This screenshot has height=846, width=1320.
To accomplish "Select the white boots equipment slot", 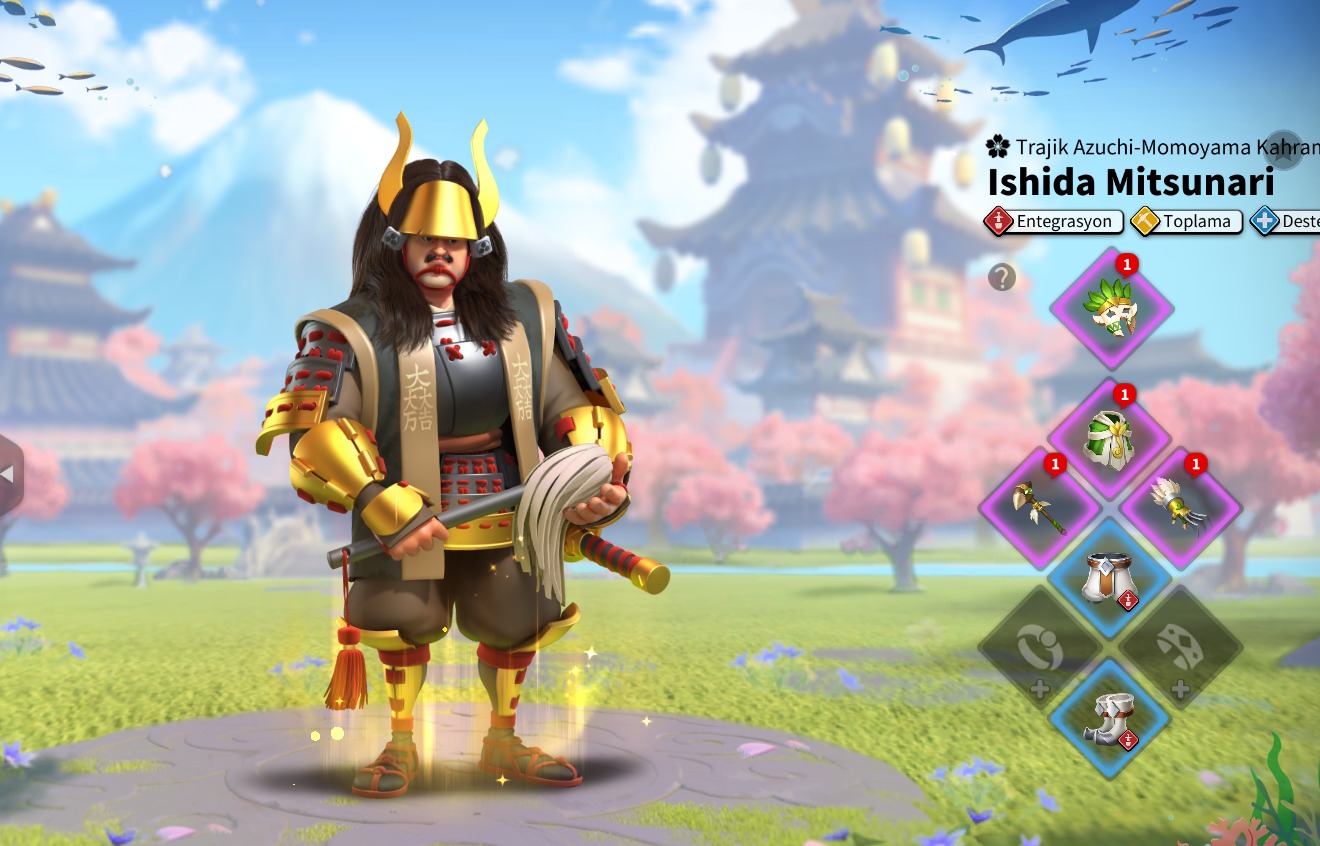I will 1109,718.
